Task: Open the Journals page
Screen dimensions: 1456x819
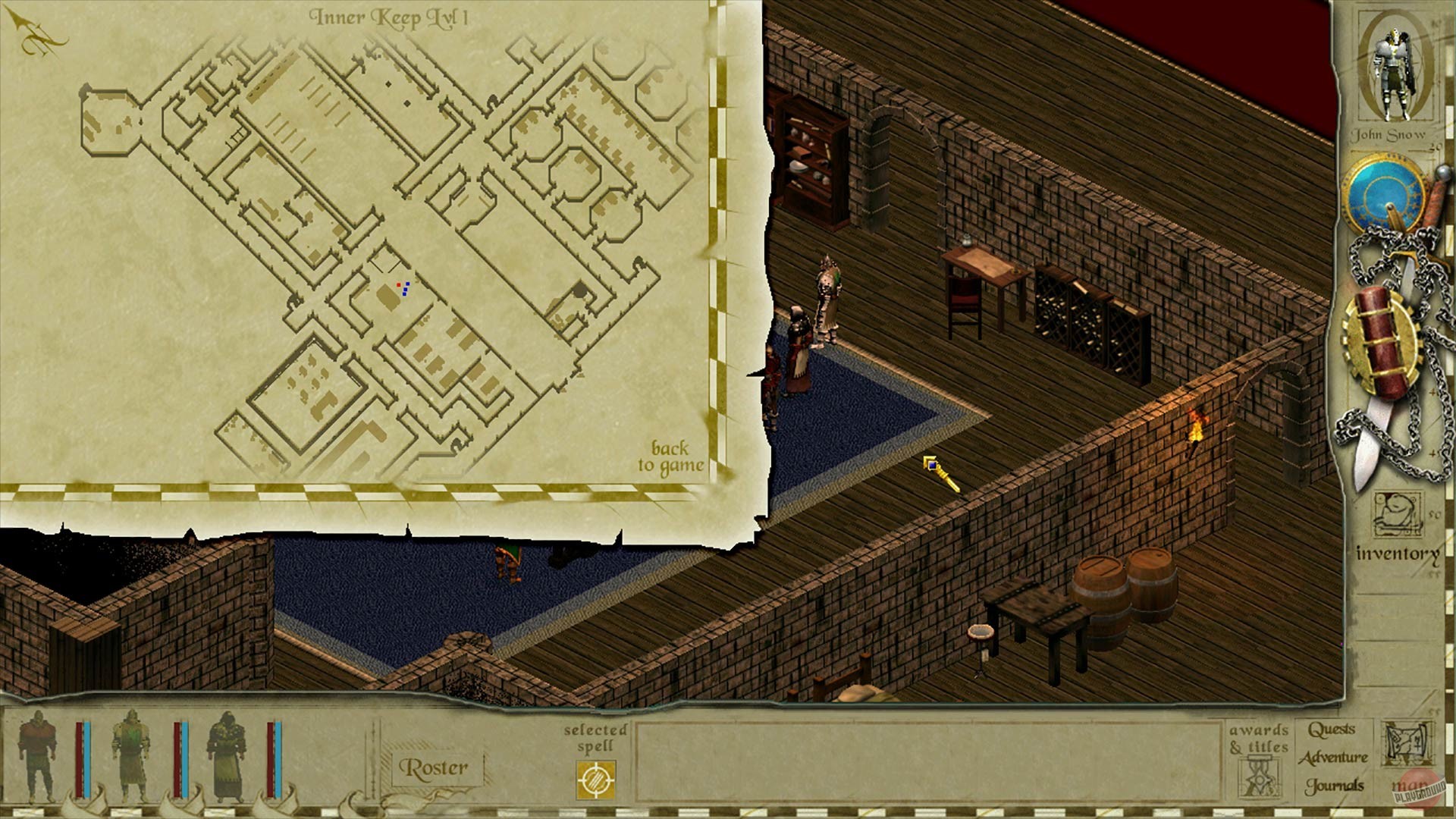Action: (1332, 785)
